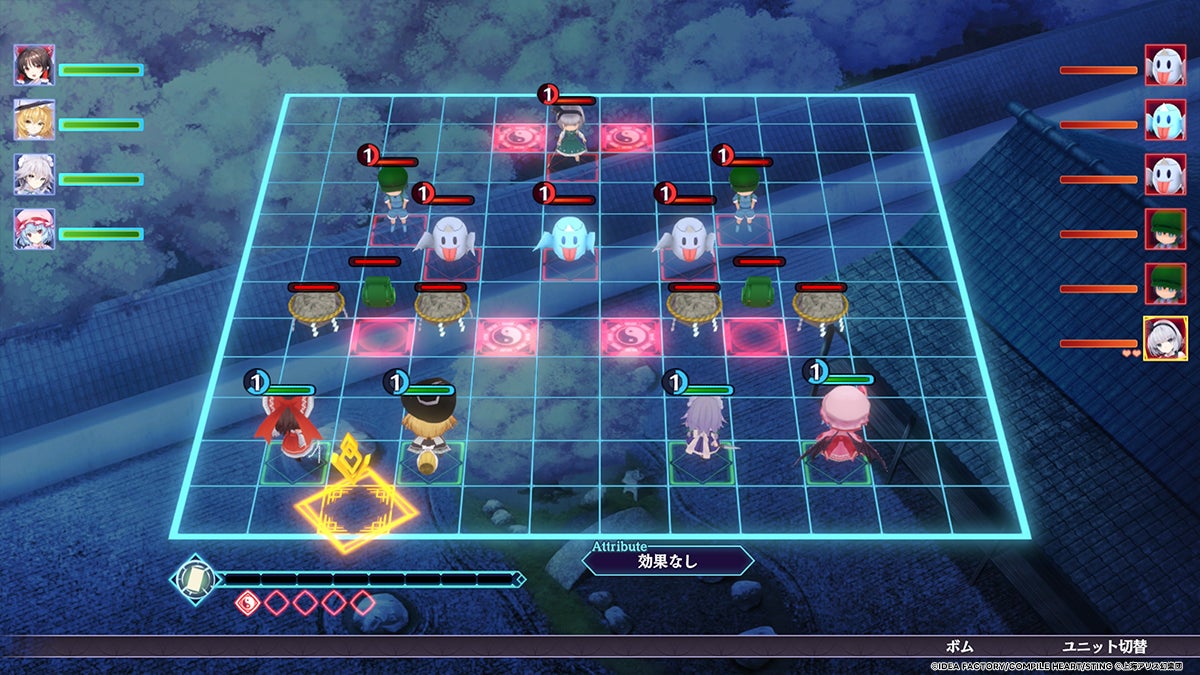Screen dimensions: 1200x675
Task: Select the highlighted Youmu enemy portrait
Action: [1165, 338]
